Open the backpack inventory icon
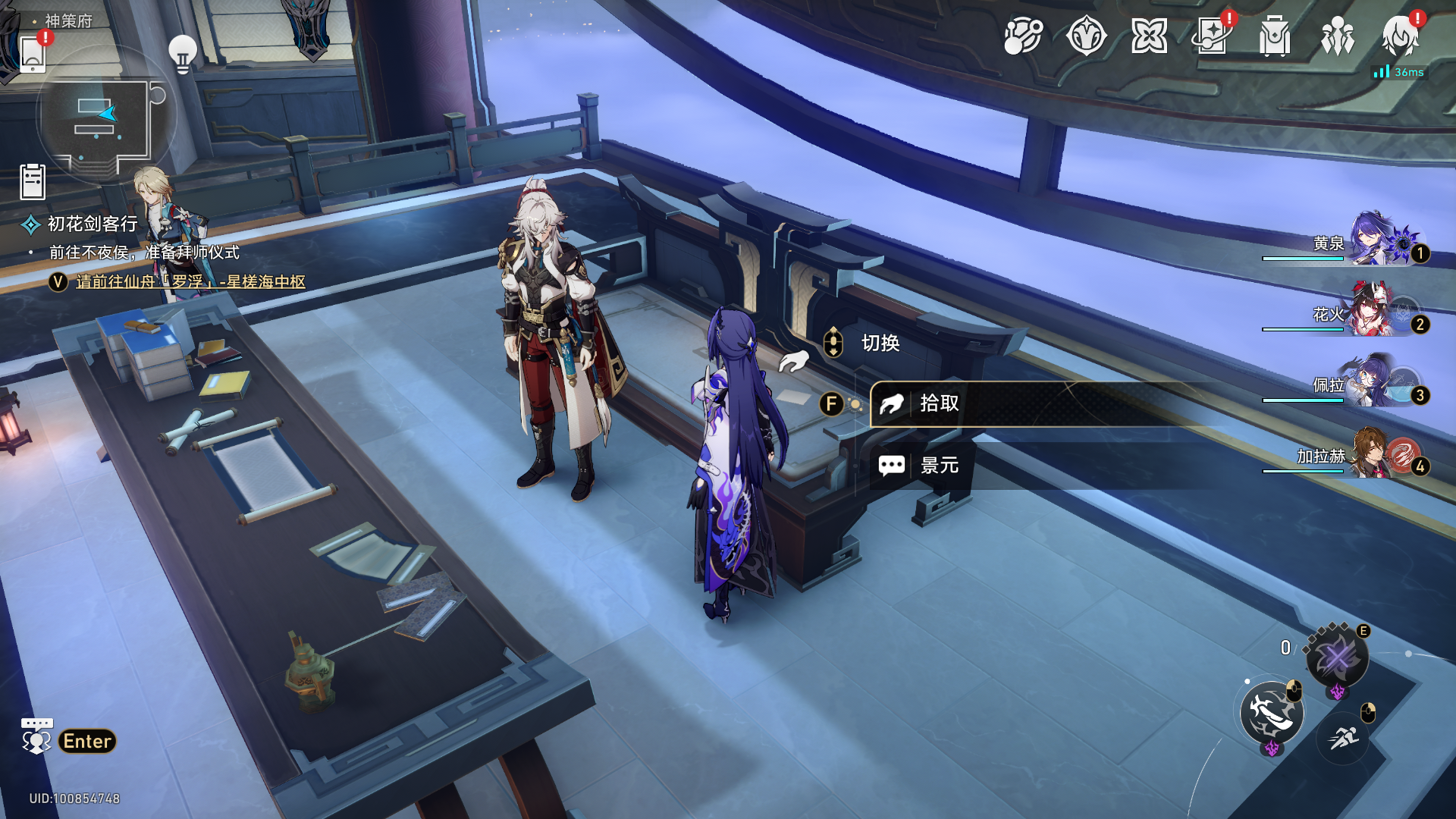Image resolution: width=1456 pixels, height=819 pixels. [x=1274, y=36]
